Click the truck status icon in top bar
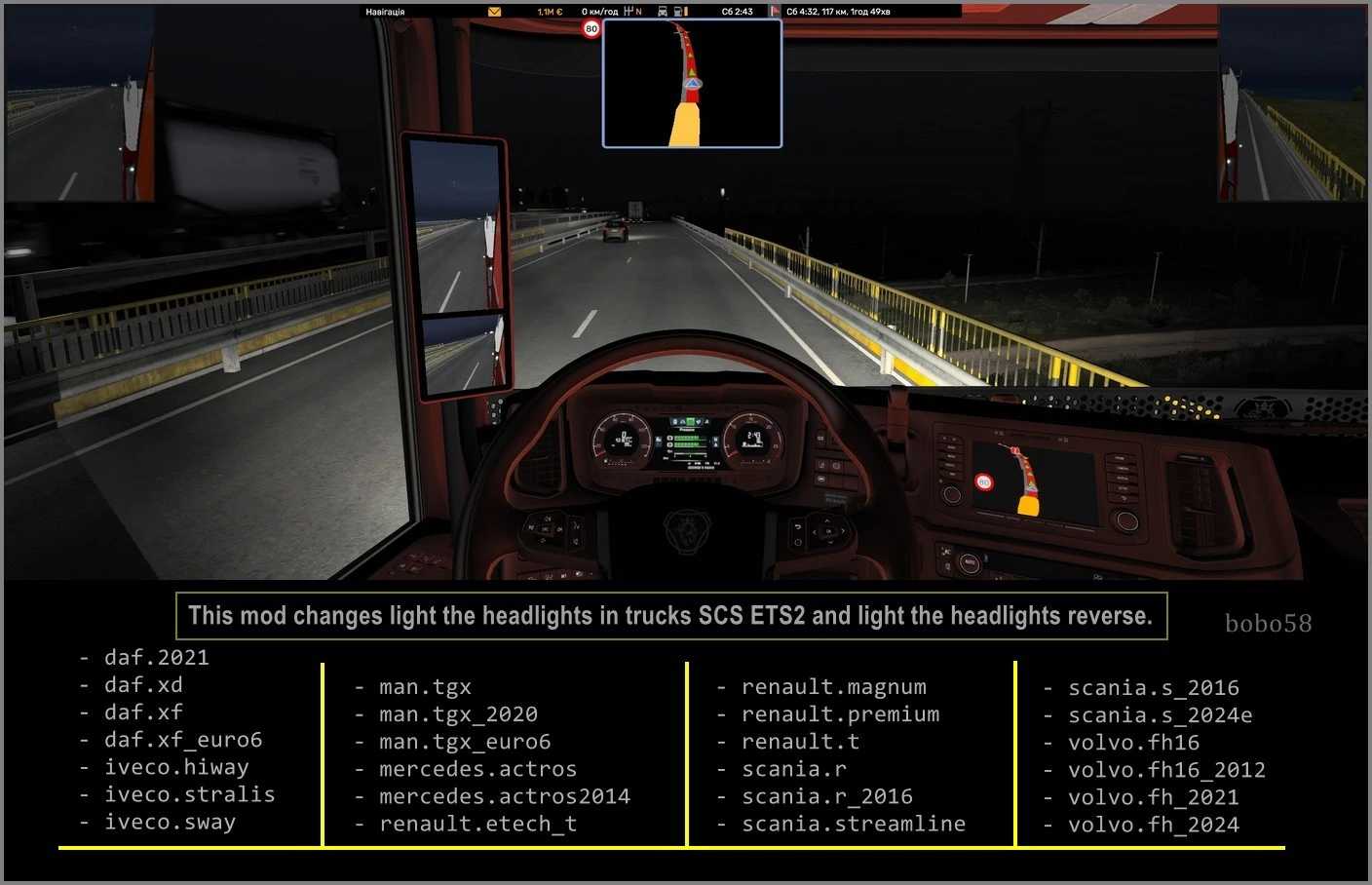 [x=663, y=11]
